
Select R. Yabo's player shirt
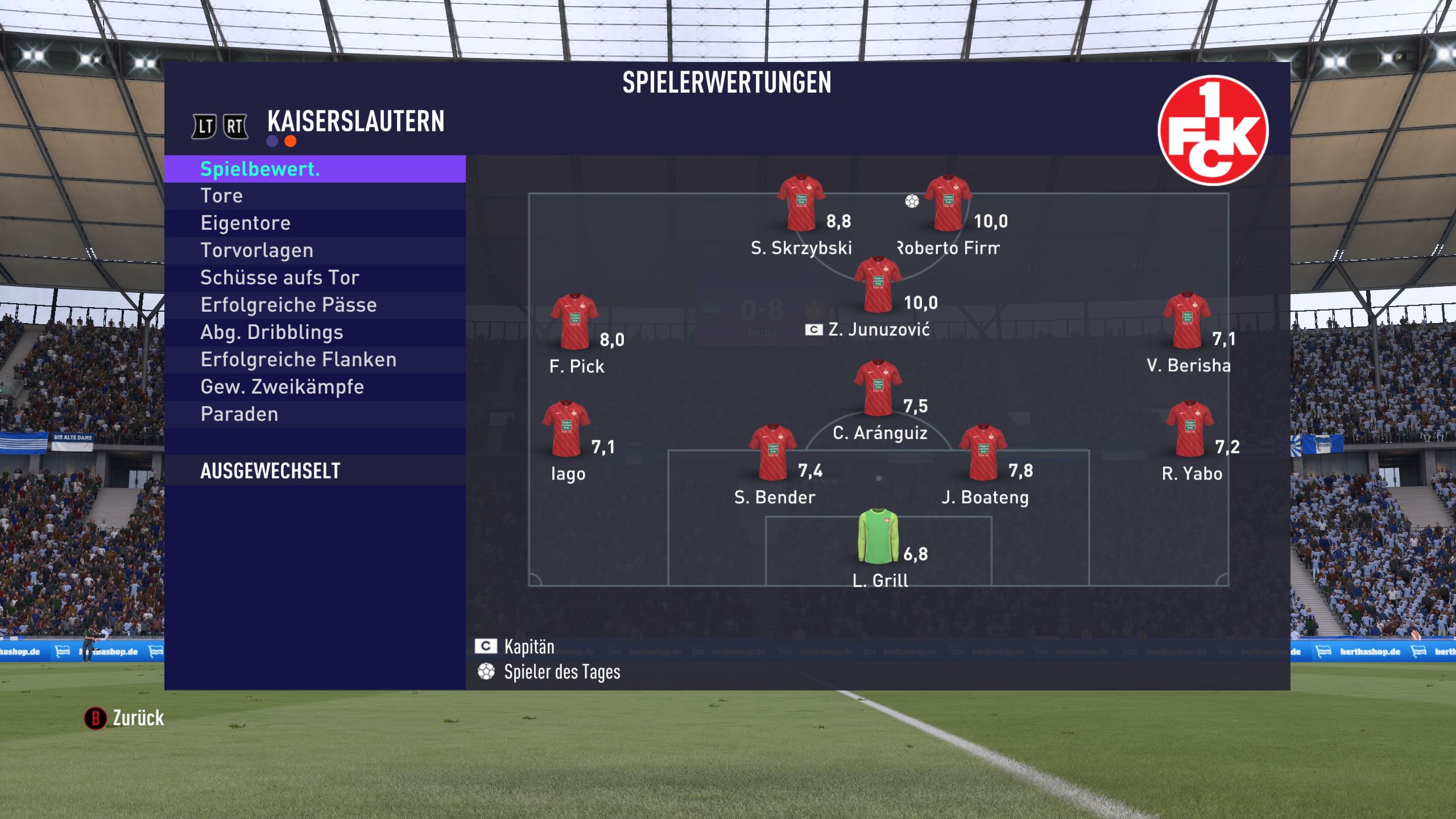tap(1189, 429)
